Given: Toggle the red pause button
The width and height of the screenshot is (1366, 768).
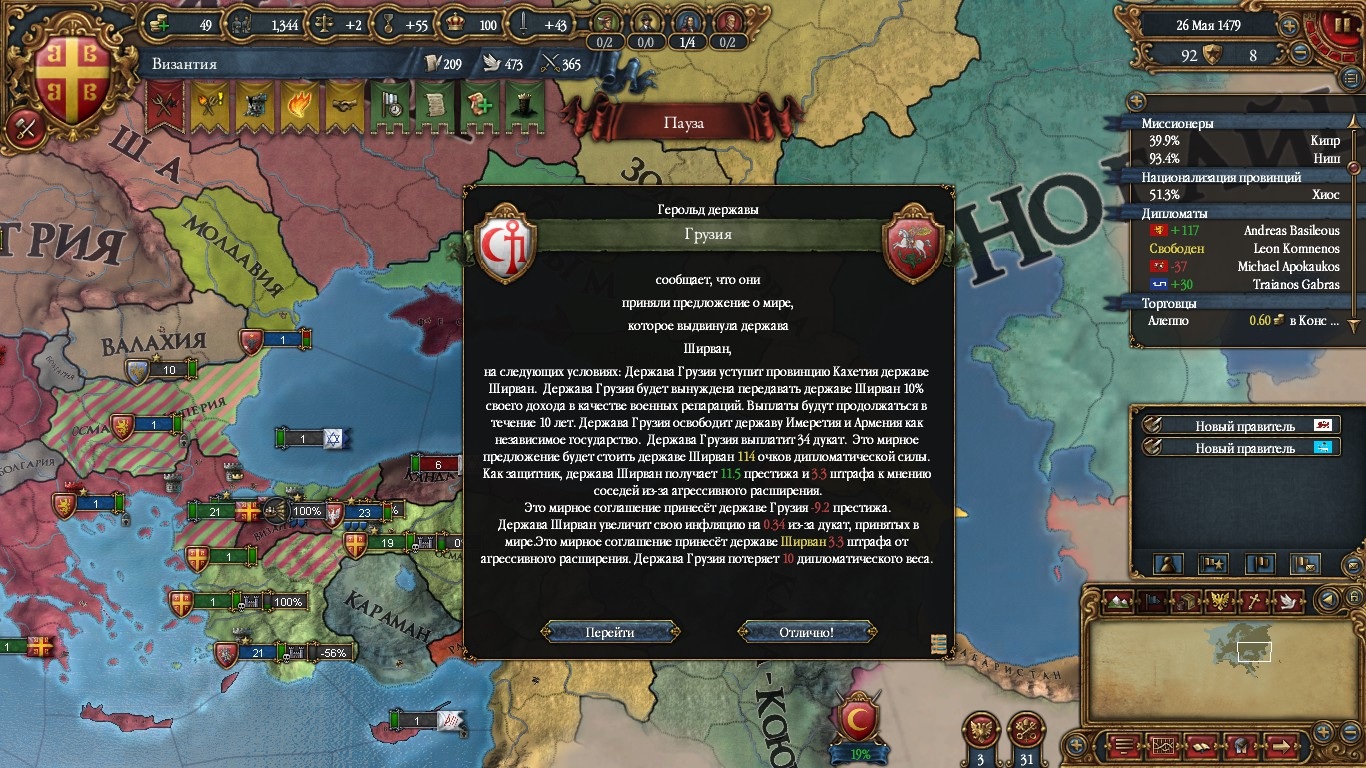Looking at the screenshot, I should click(x=1338, y=27).
